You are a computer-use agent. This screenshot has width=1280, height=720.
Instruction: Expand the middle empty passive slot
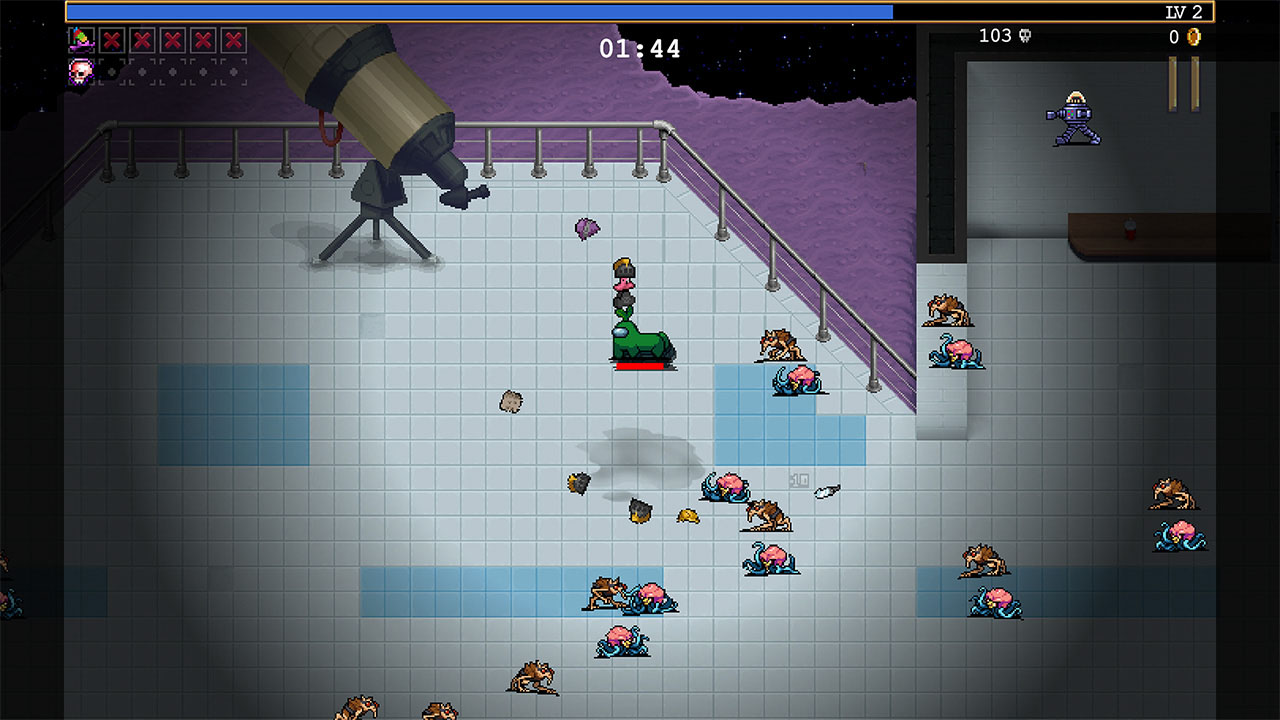coord(172,72)
